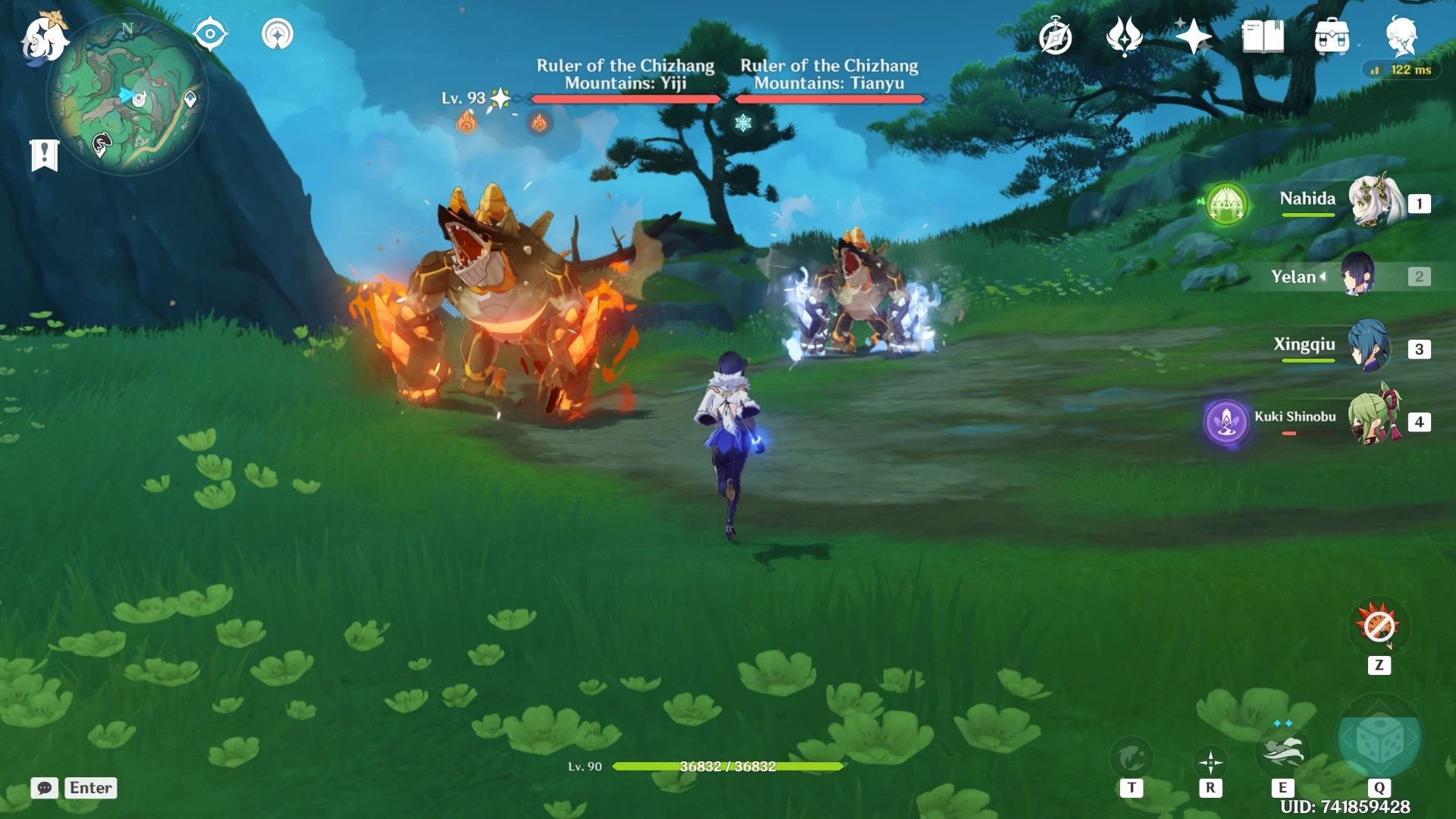Open the Adventurer Handbook compass icon
The image size is (1456, 819).
click(1056, 34)
